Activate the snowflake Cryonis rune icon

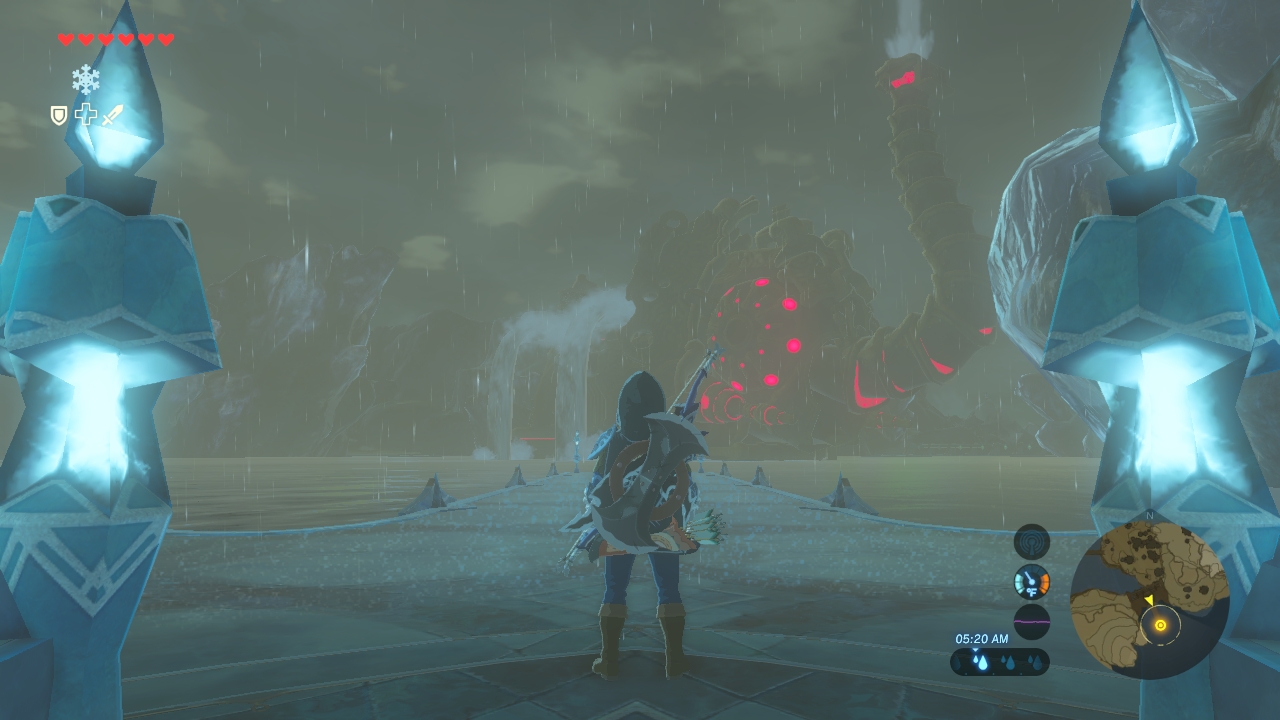click(x=86, y=80)
